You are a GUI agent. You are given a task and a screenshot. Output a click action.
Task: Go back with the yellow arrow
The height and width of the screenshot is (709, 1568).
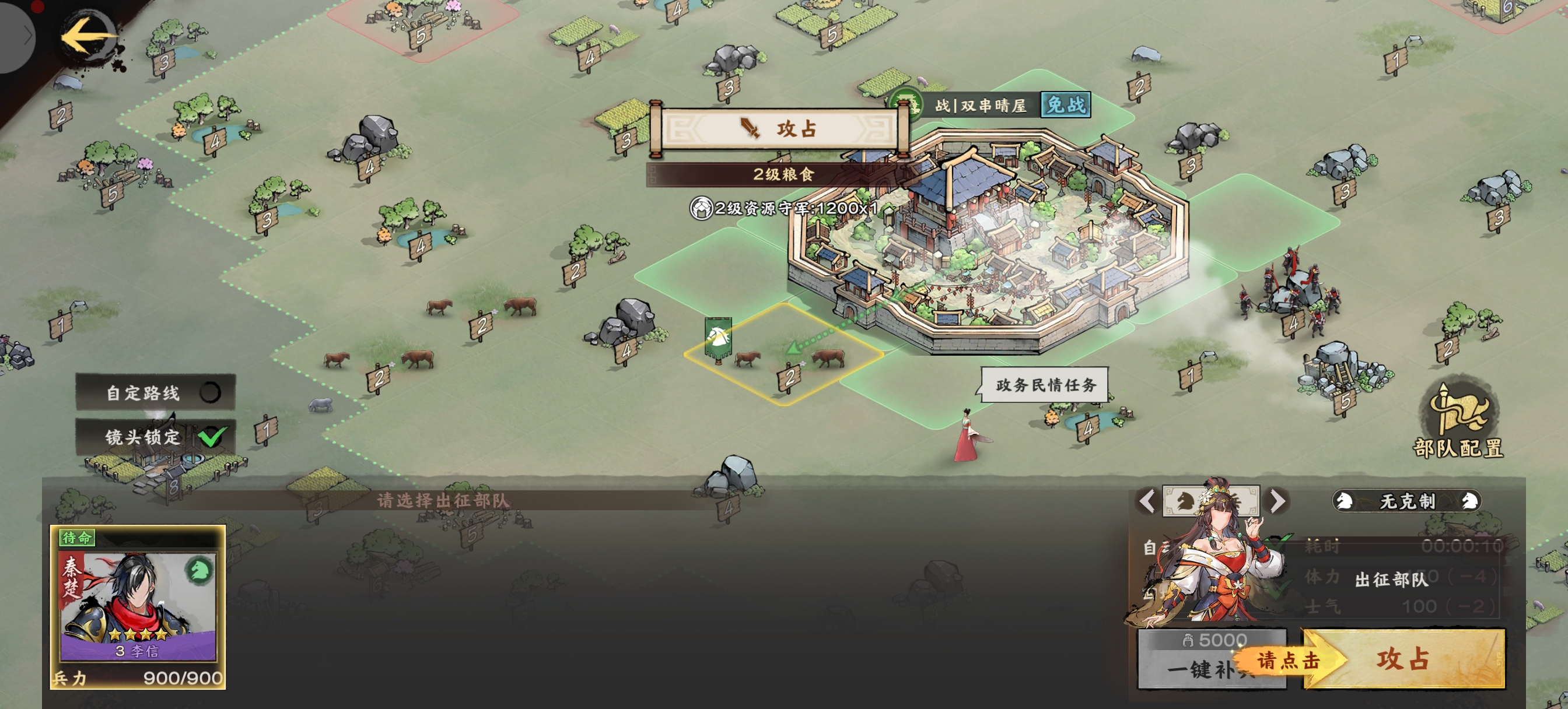point(87,37)
